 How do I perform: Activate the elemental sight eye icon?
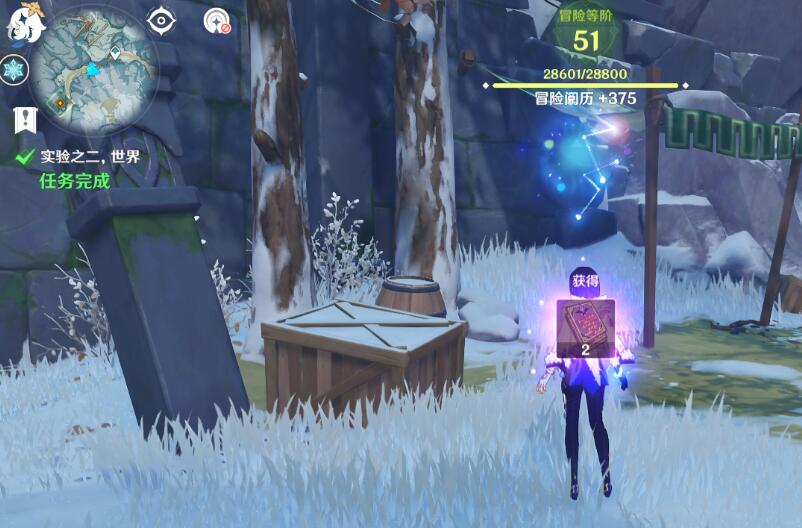point(160,20)
